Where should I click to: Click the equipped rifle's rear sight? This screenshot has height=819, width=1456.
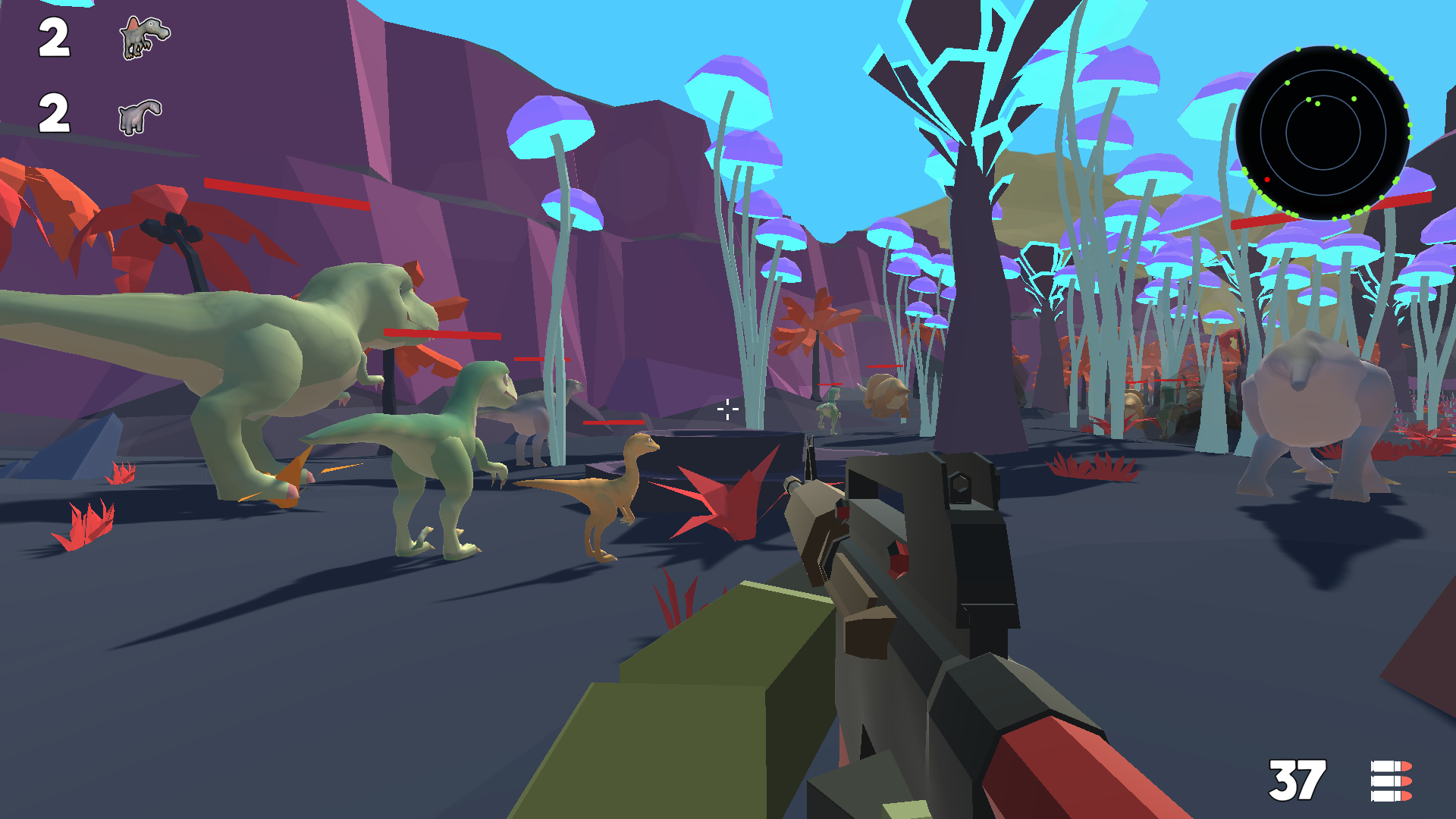point(962,485)
